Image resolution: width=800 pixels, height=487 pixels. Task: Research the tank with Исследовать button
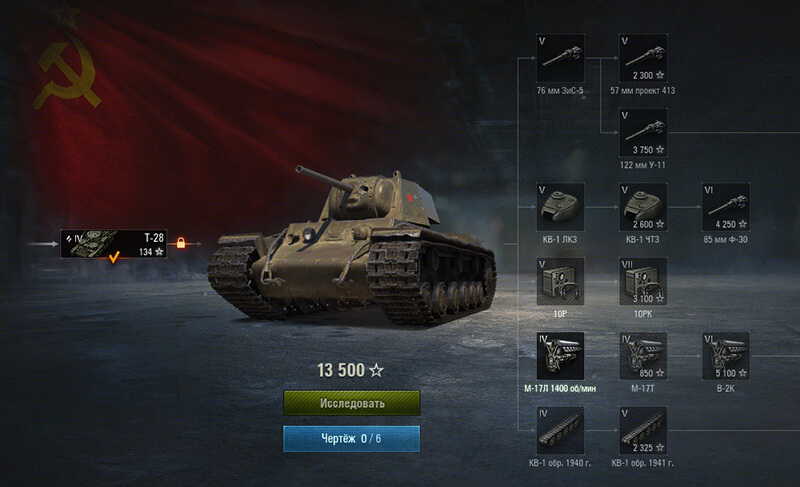(351, 403)
